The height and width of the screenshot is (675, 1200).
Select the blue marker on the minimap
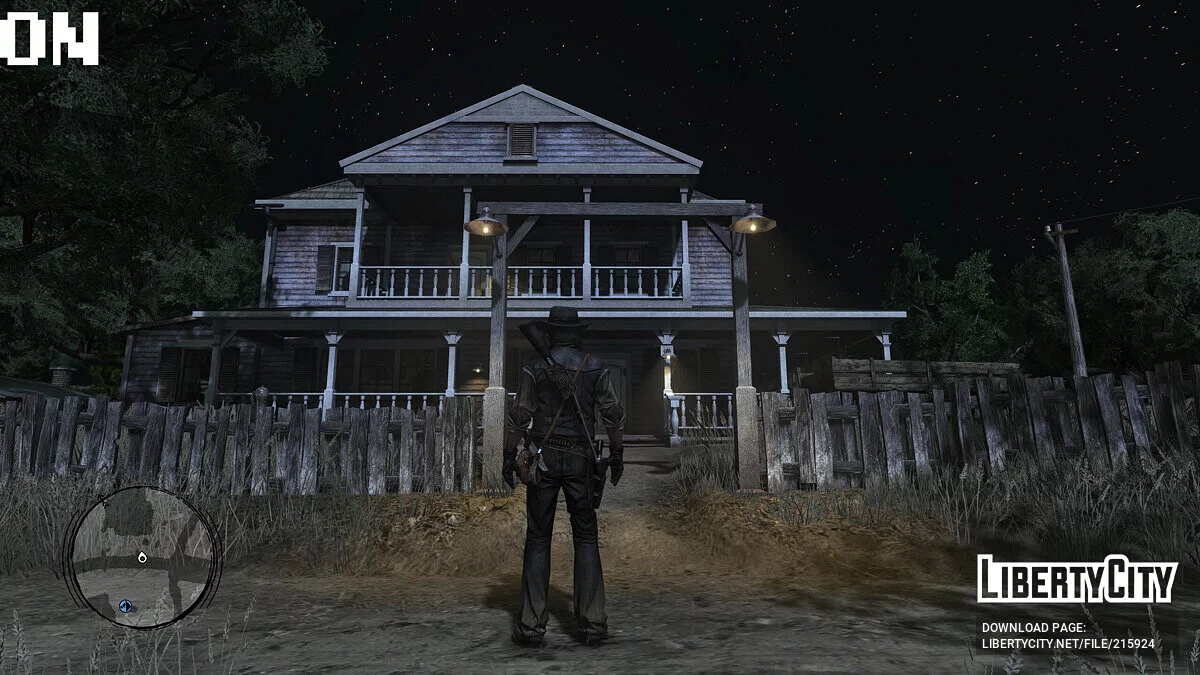(x=126, y=605)
